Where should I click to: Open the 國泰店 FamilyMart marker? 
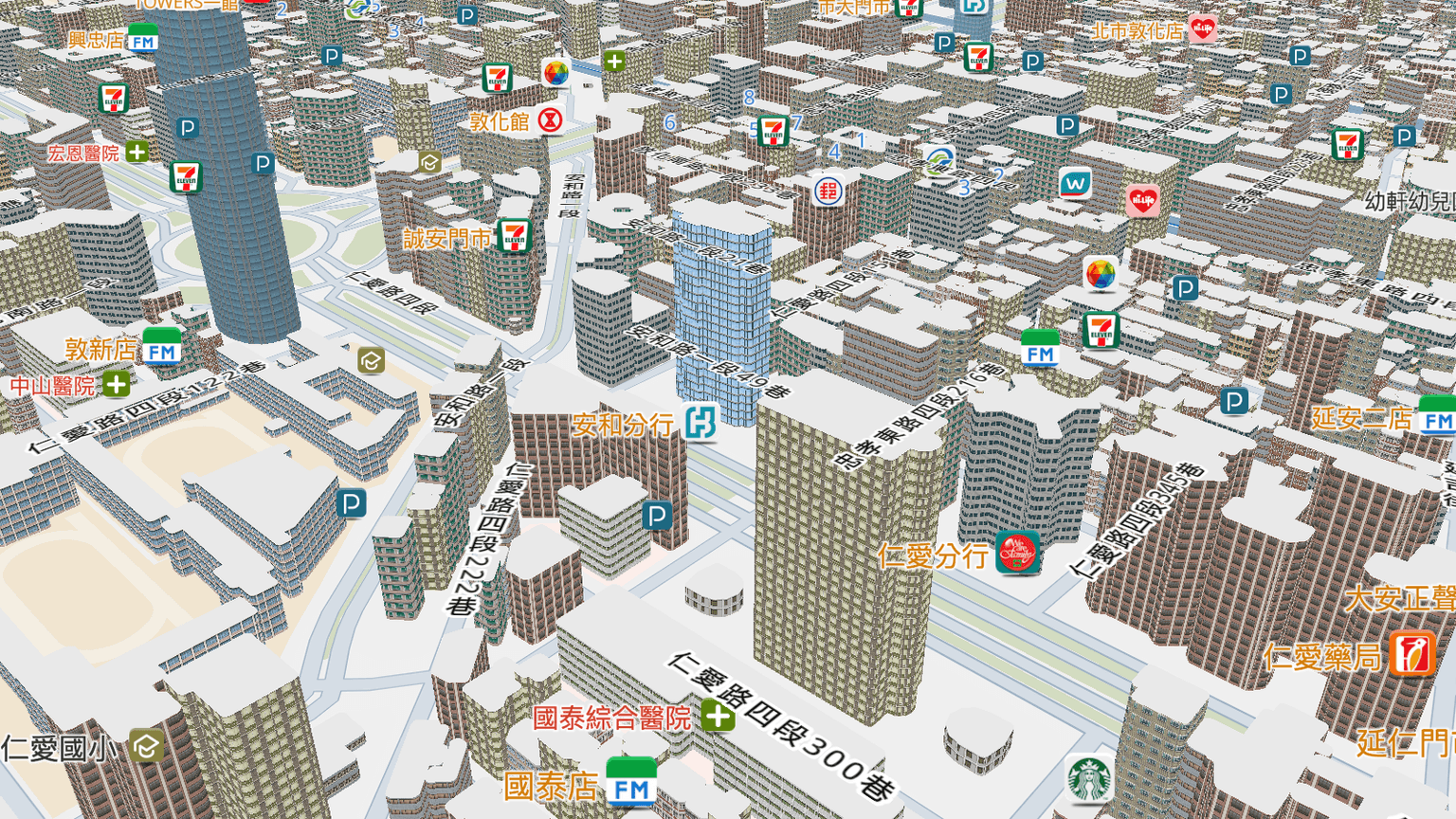tap(631, 784)
